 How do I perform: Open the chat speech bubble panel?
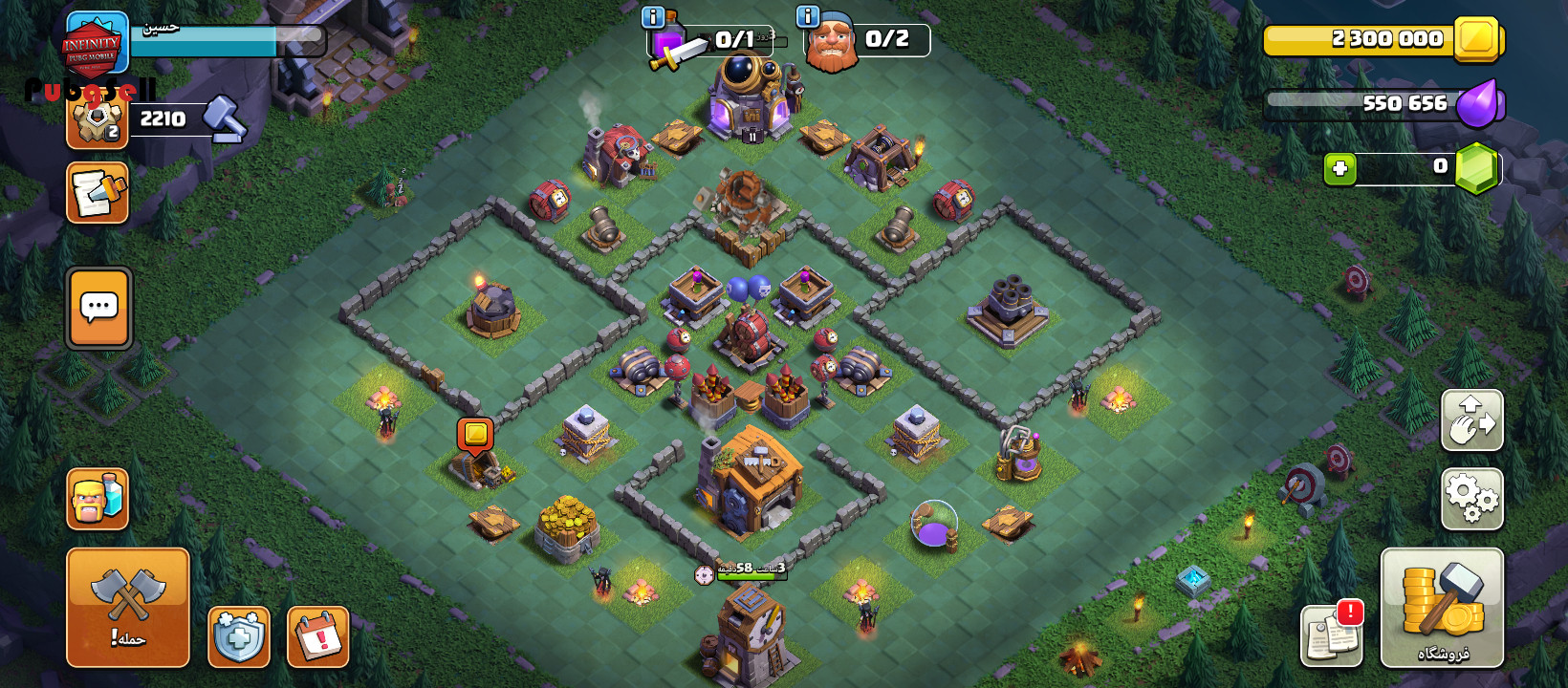click(98, 308)
